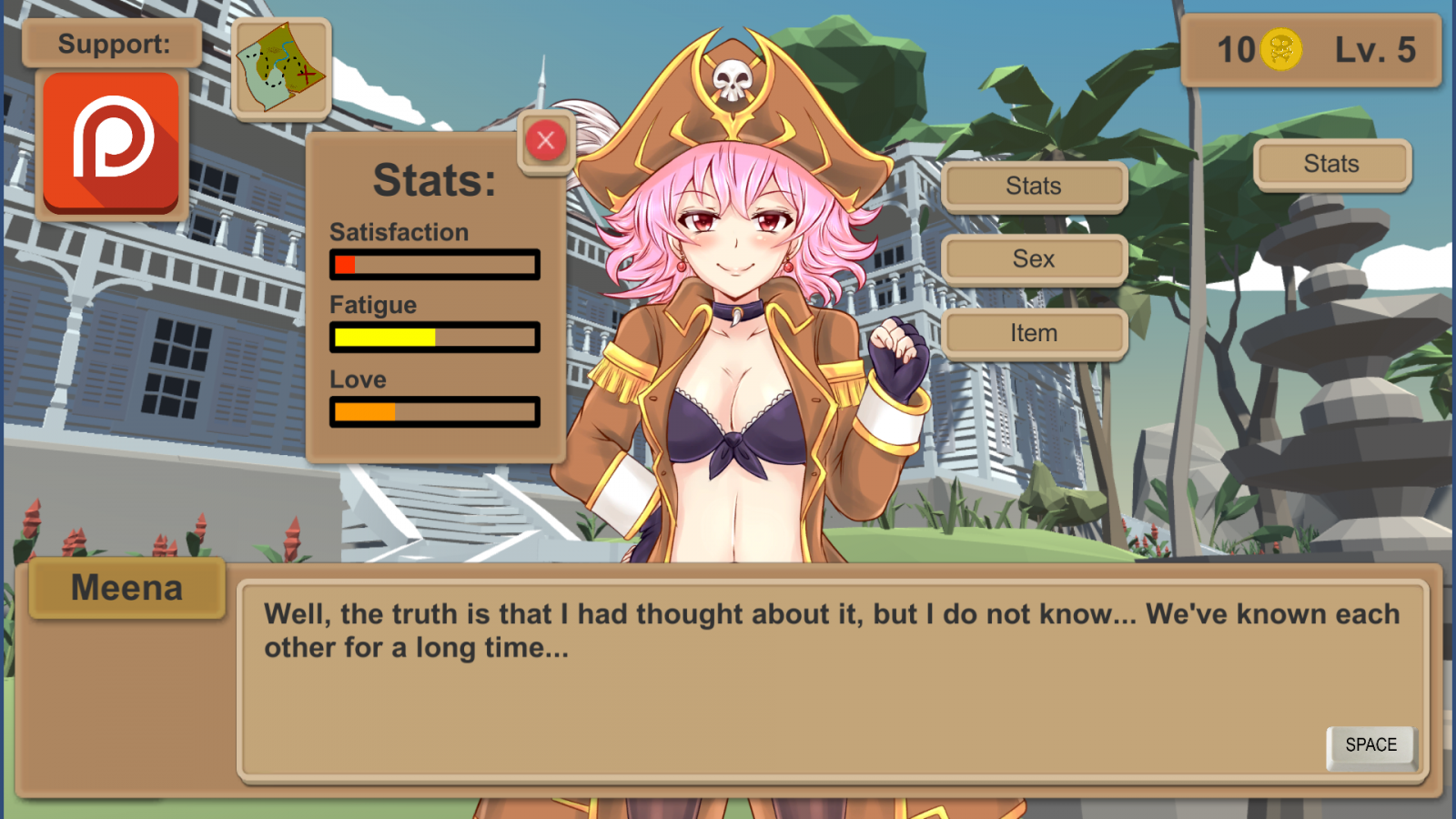Click the 10 coin counter
The width and height of the screenshot is (1456, 819).
coord(1239,51)
